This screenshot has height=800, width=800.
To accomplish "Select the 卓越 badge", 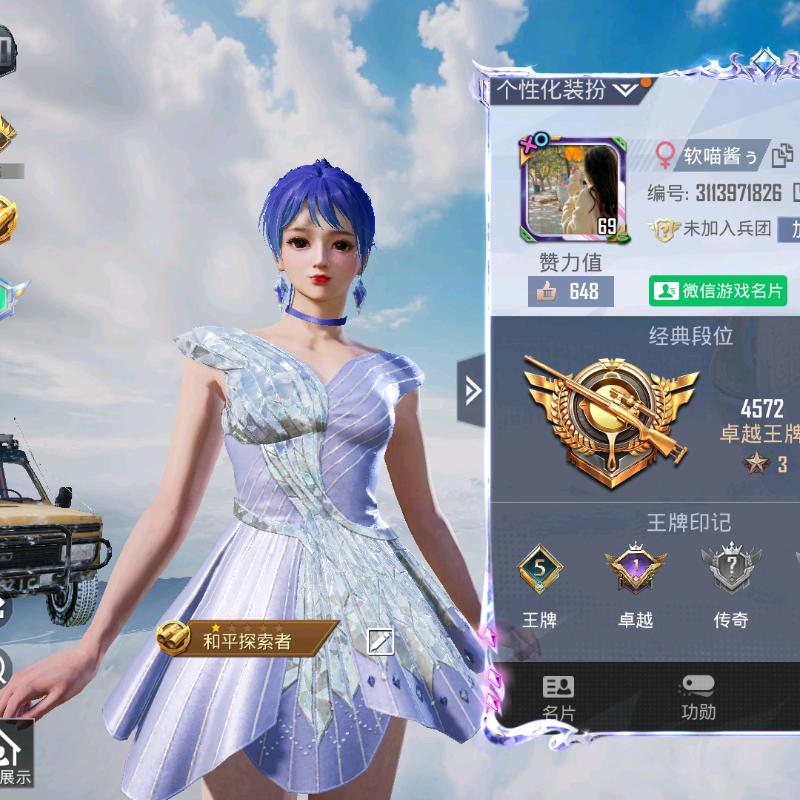I will coord(636,571).
